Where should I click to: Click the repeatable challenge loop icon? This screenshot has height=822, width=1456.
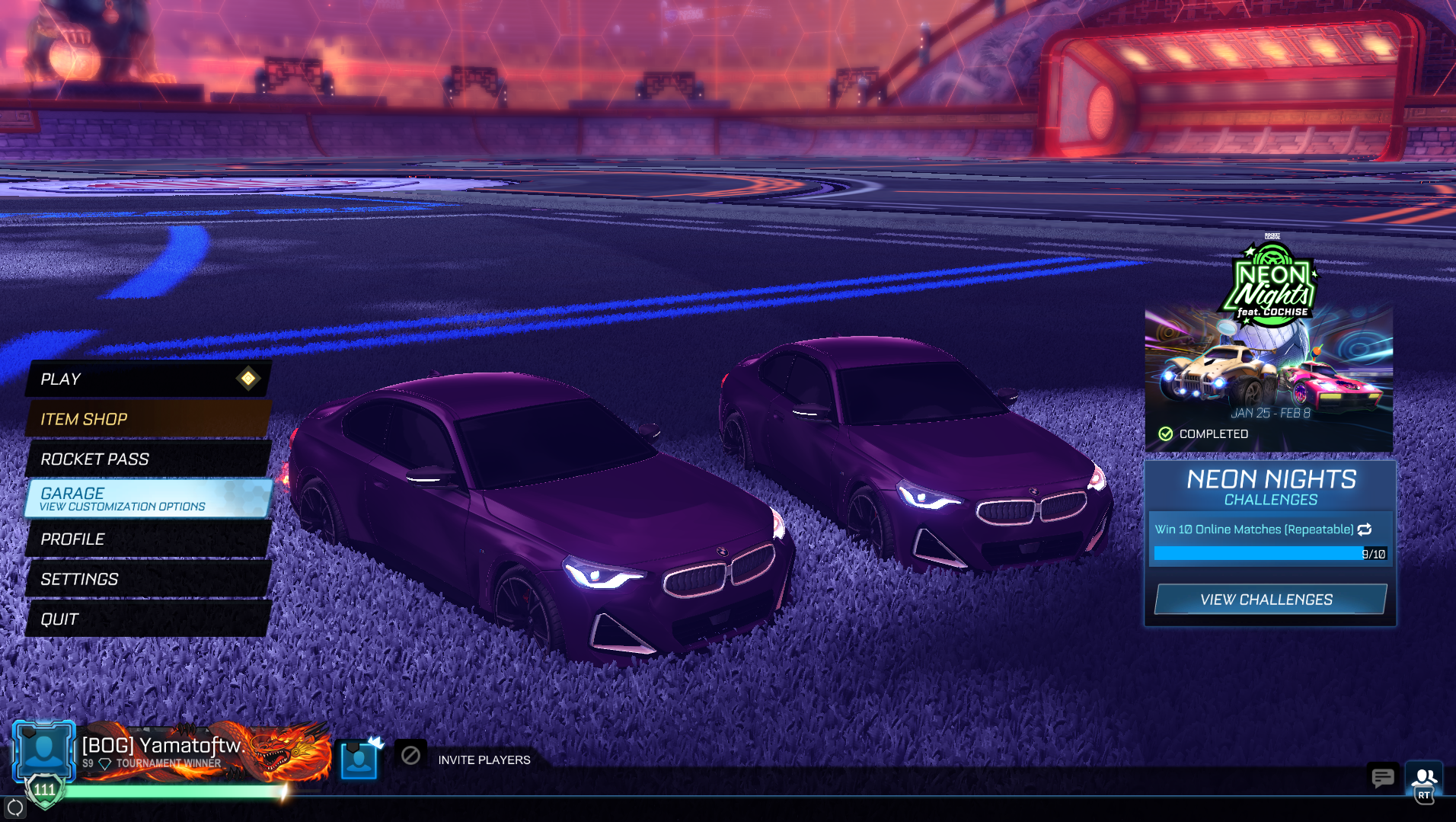tap(1365, 528)
